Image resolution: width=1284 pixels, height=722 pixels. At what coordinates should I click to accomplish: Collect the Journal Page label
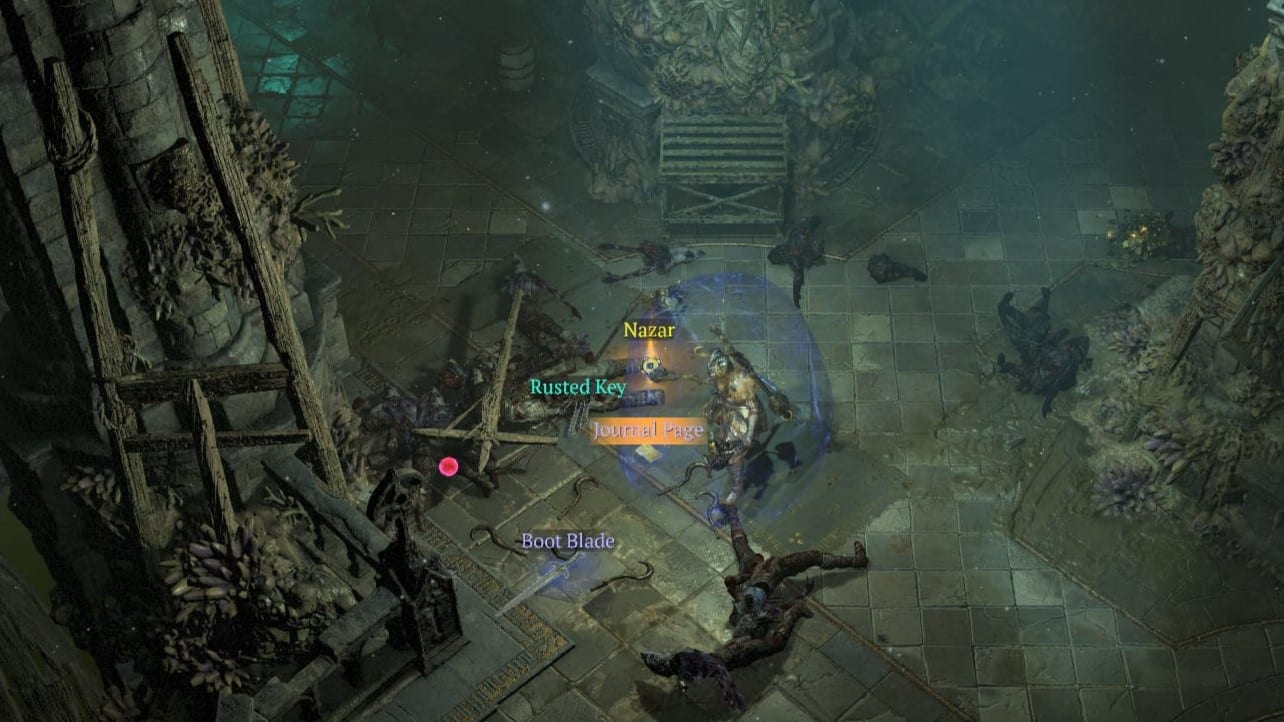coord(647,431)
